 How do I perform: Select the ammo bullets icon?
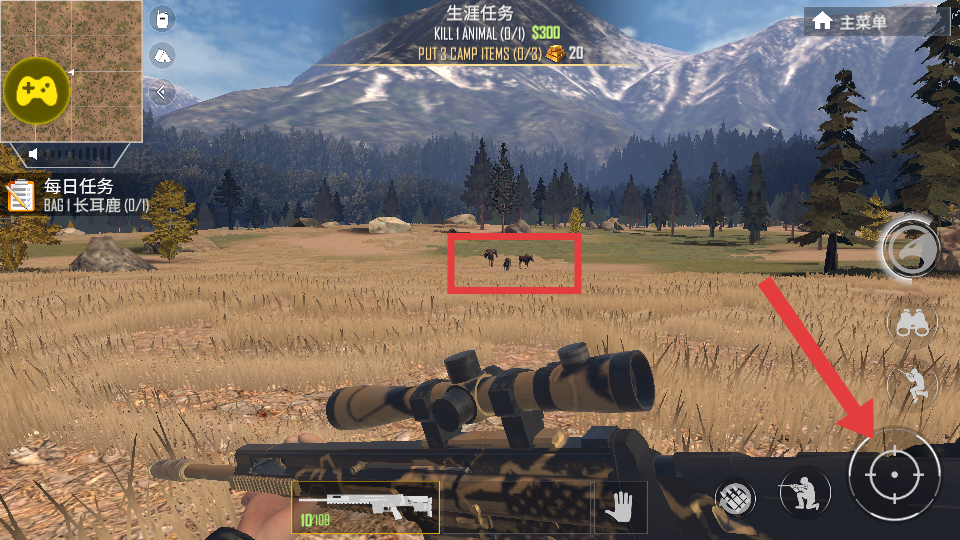[734, 497]
